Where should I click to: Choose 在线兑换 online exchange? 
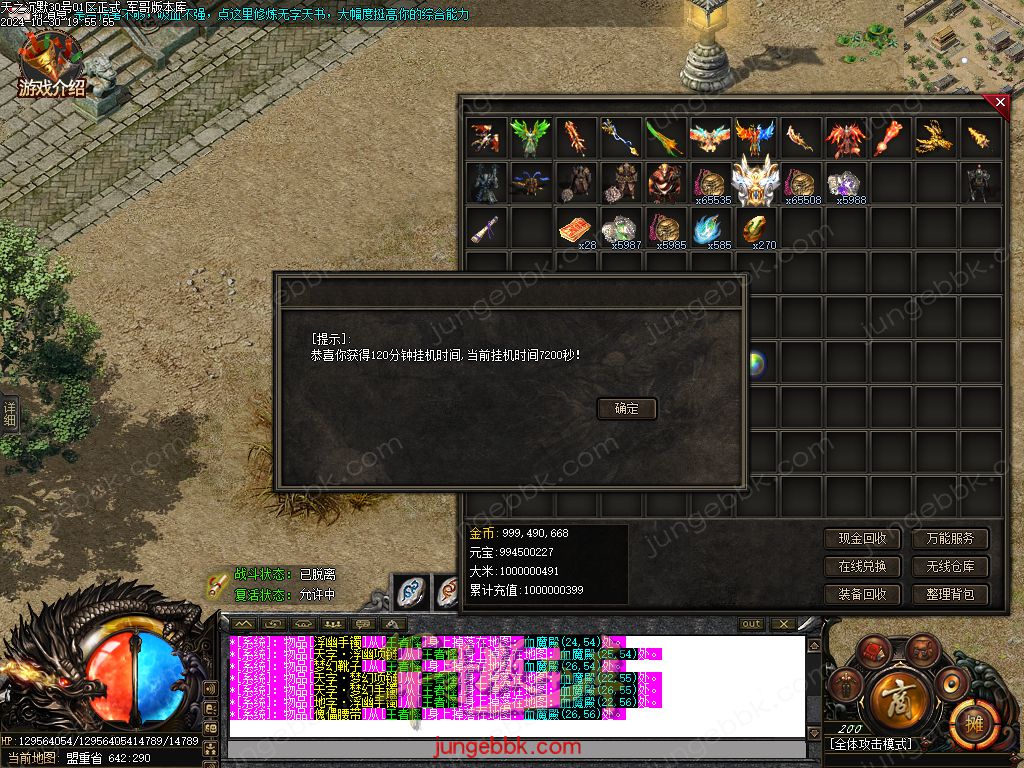(862, 566)
